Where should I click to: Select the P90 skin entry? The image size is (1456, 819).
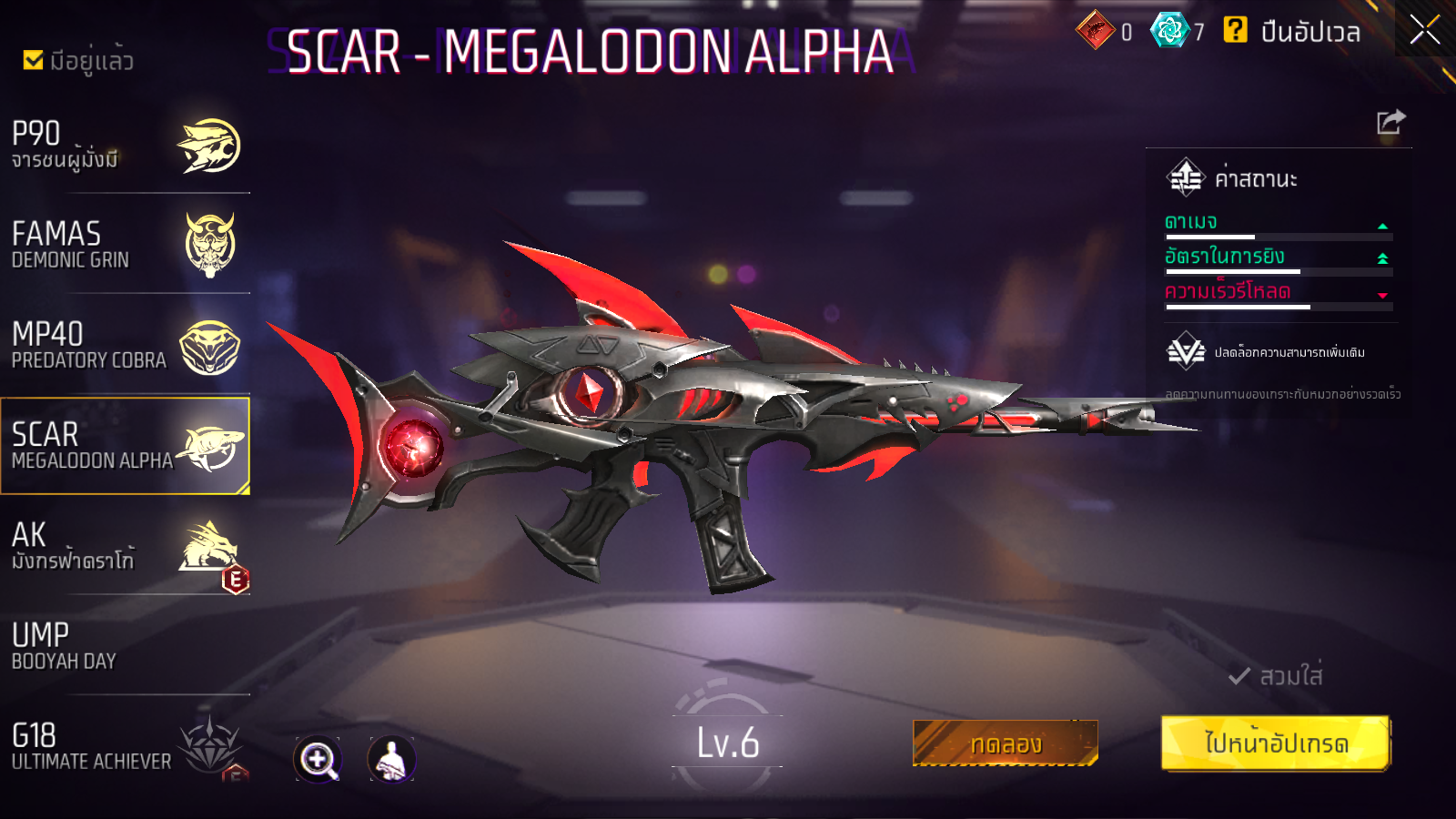tap(126, 146)
